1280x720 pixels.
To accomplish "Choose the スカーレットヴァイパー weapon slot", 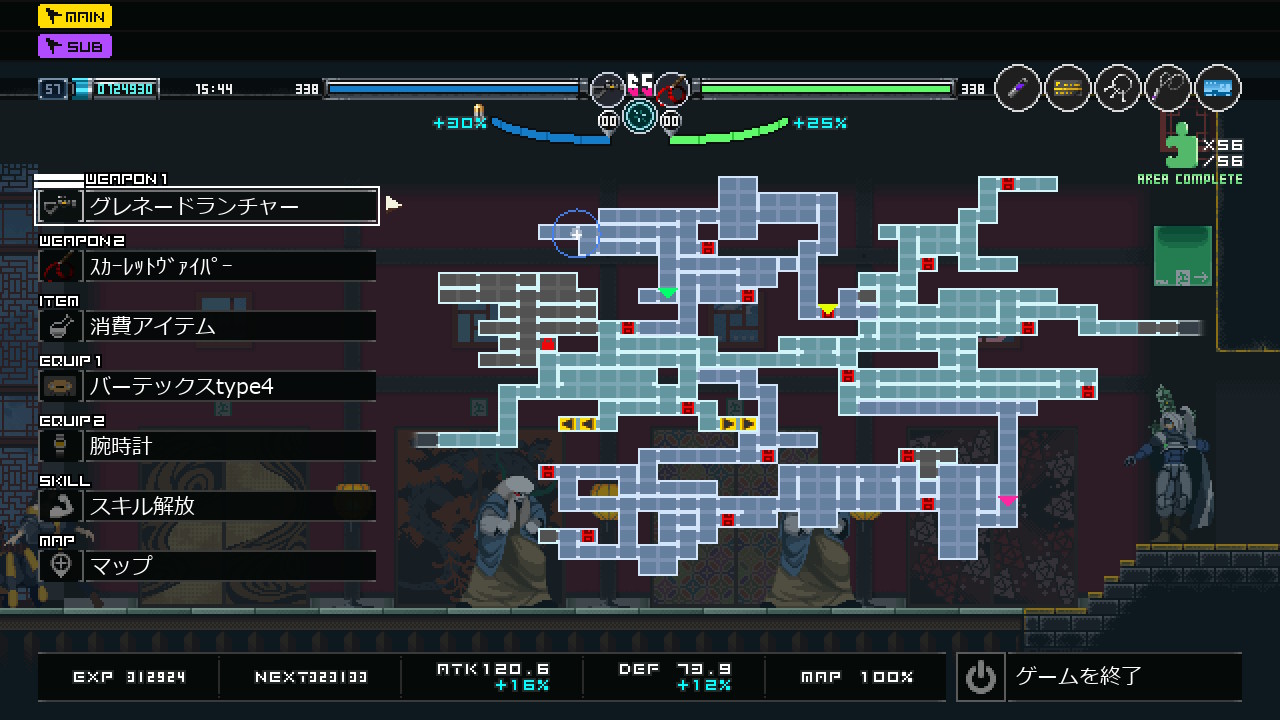I will (x=207, y=266).
